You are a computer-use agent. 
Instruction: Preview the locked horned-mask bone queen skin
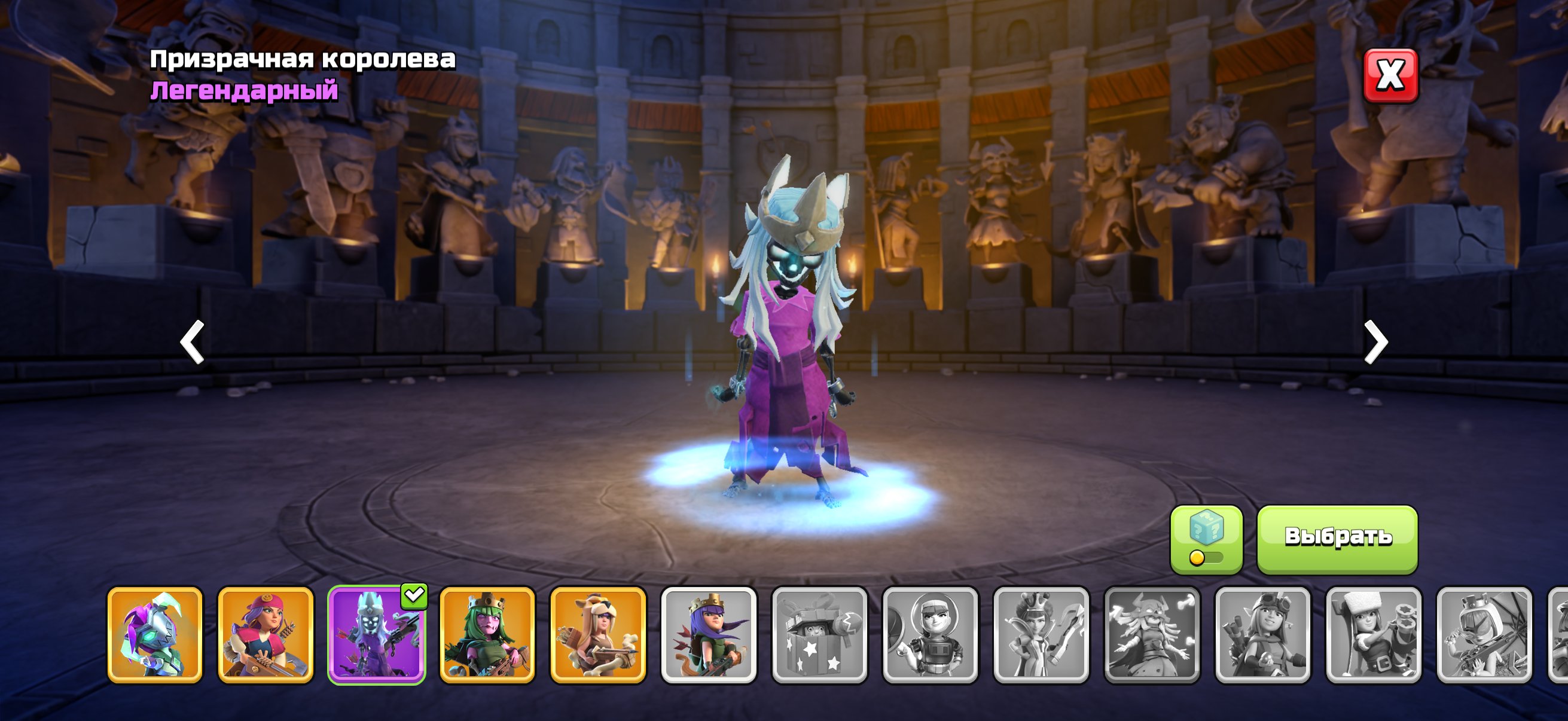[1152, 634]
